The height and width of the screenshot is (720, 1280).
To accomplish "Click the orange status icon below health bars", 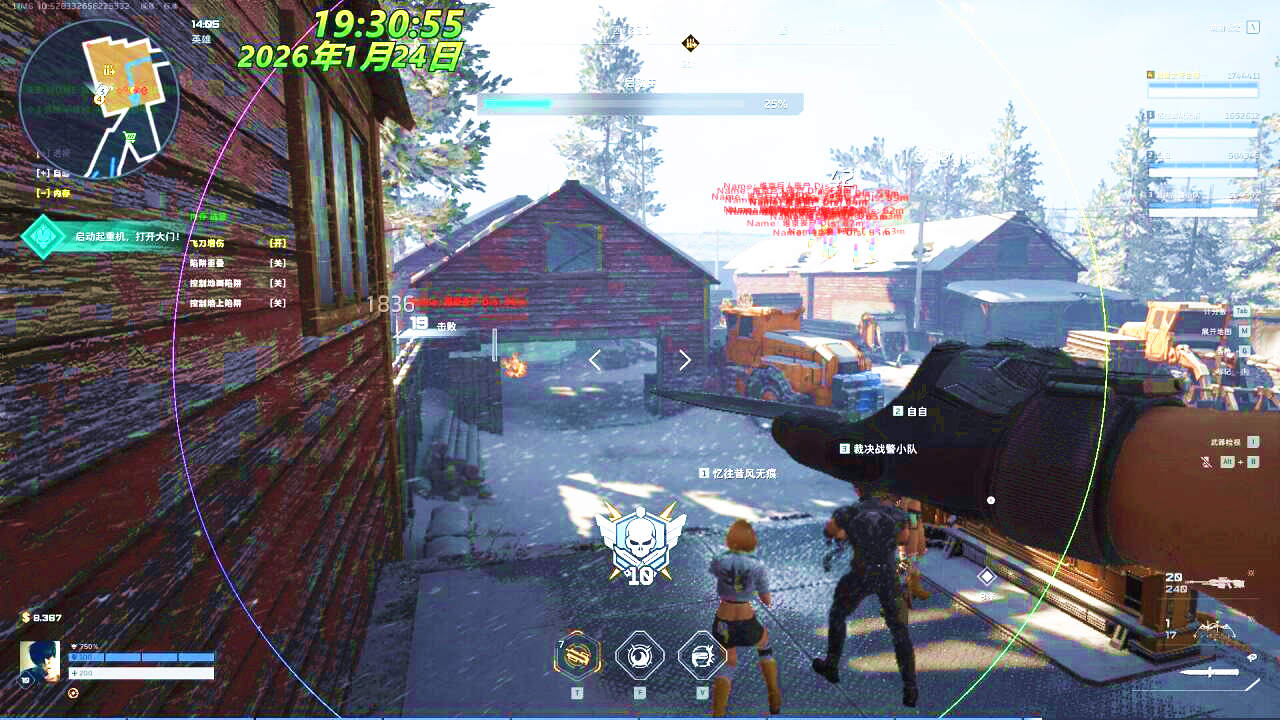I will pyautogui.click(x=73, y=692).
